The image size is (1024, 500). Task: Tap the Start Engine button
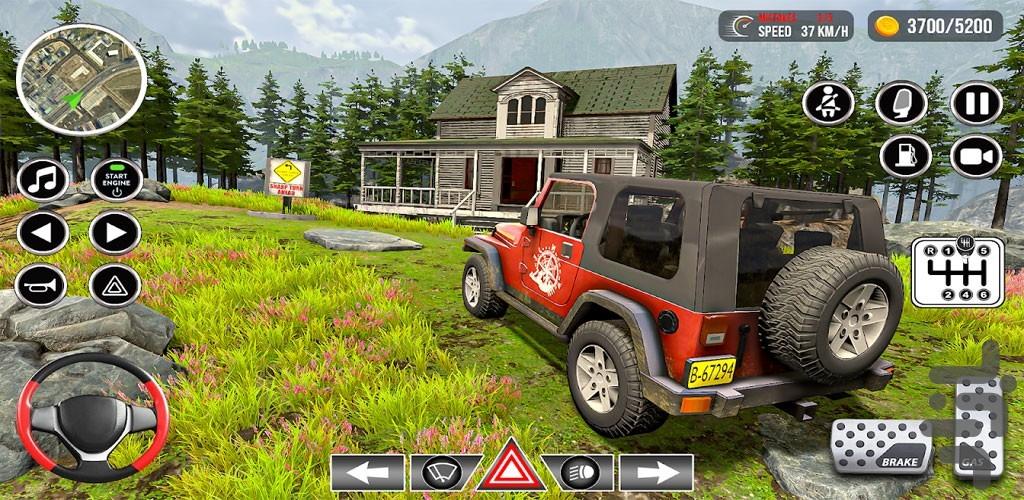116,180
